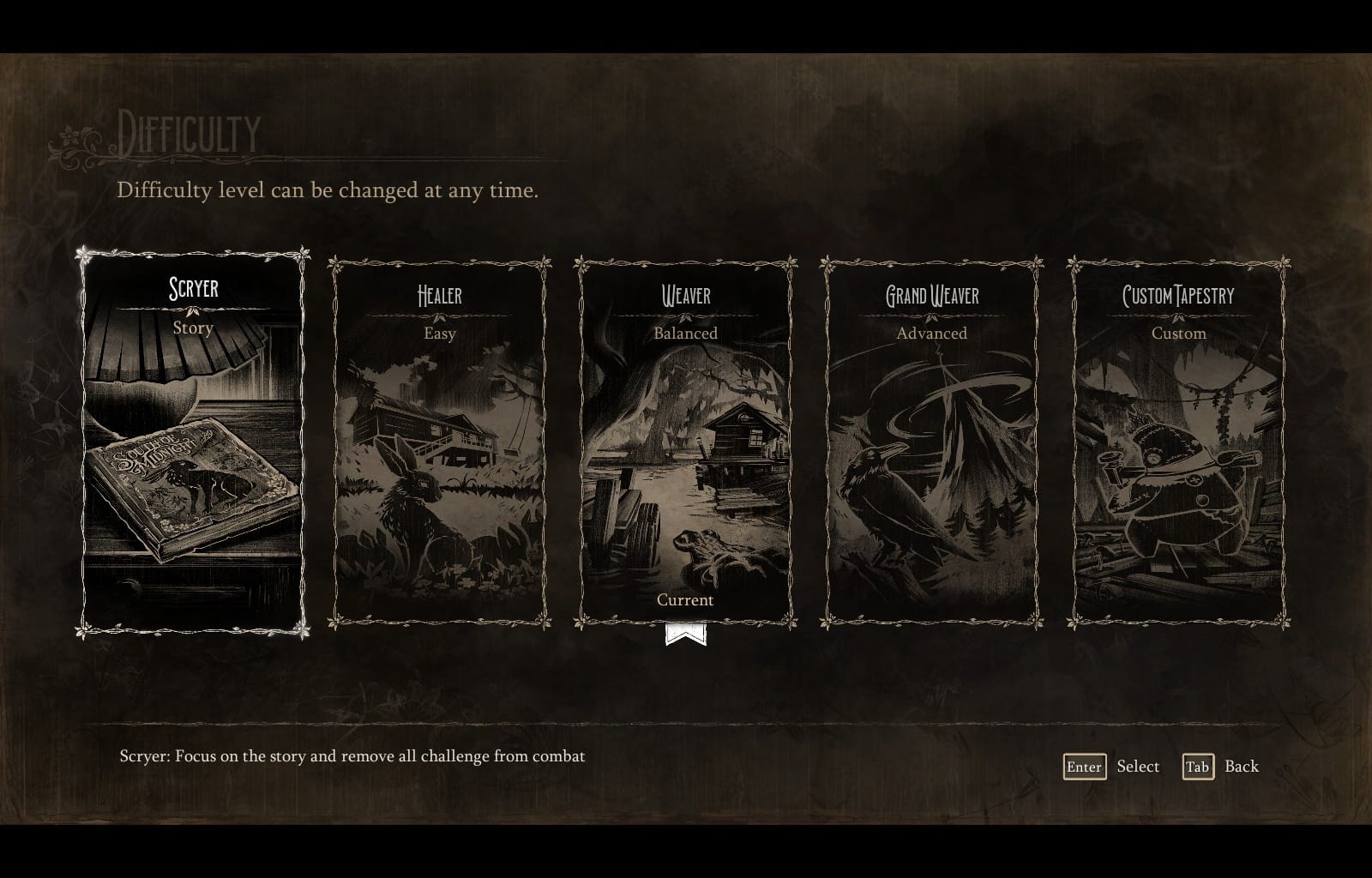Click the Easy subtitle under Healer
This screenshot has height=878, width=1372.
439,334
